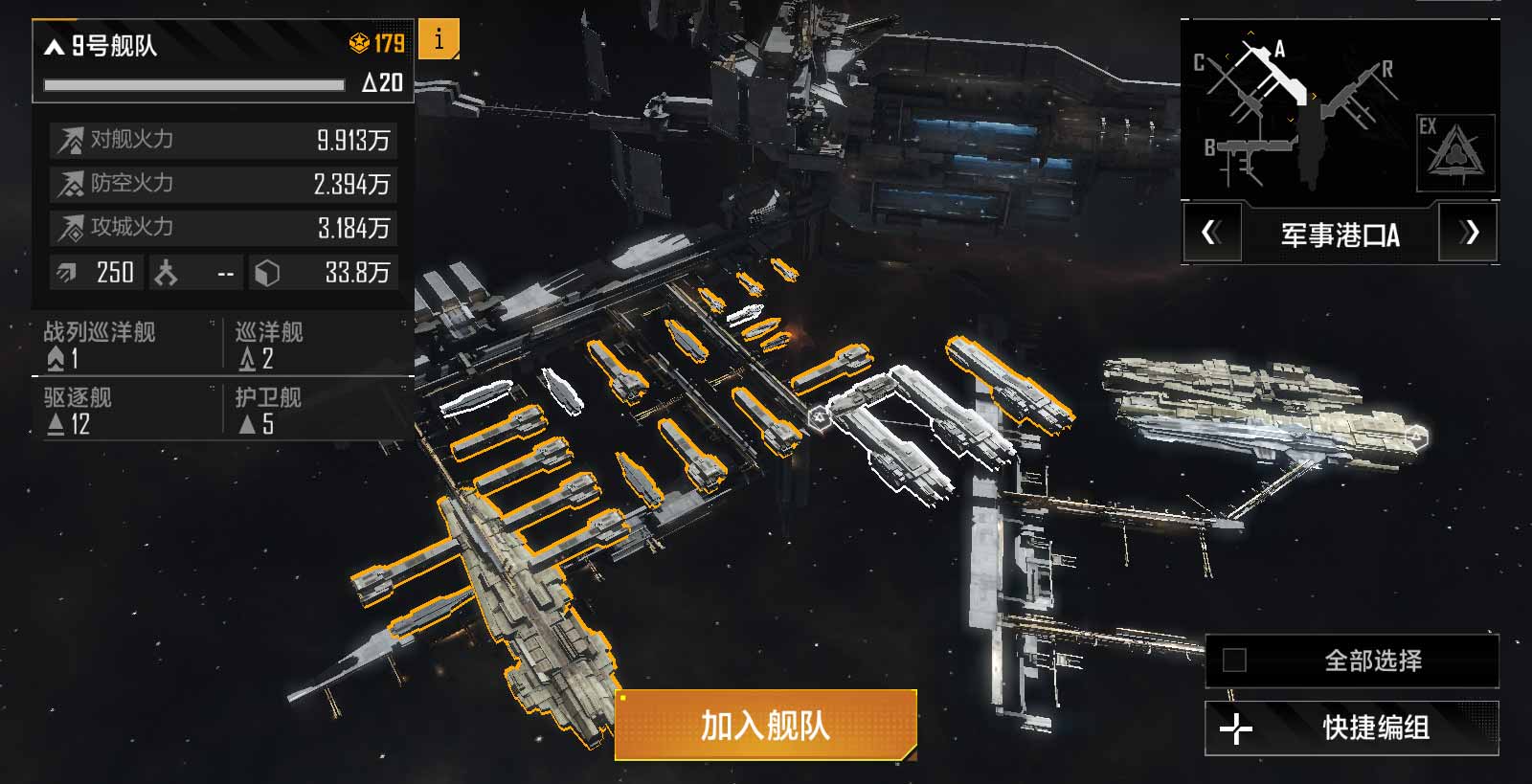Click the cargo capacity icon showing 33.8万

[x=268, y=273]
